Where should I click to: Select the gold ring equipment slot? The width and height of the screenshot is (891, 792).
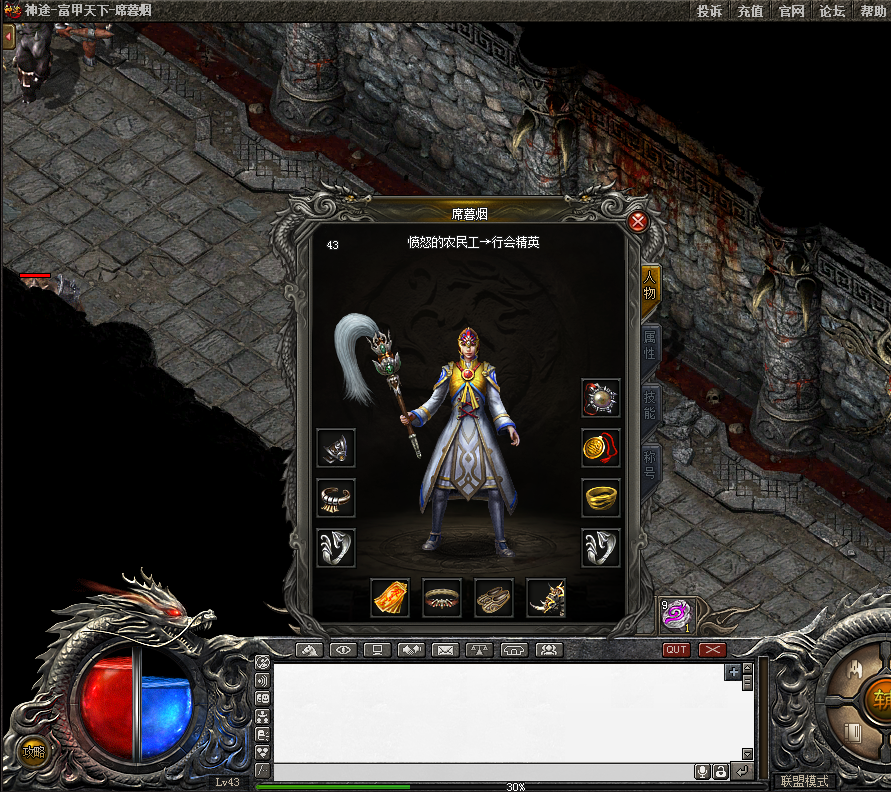pos(601,497)
